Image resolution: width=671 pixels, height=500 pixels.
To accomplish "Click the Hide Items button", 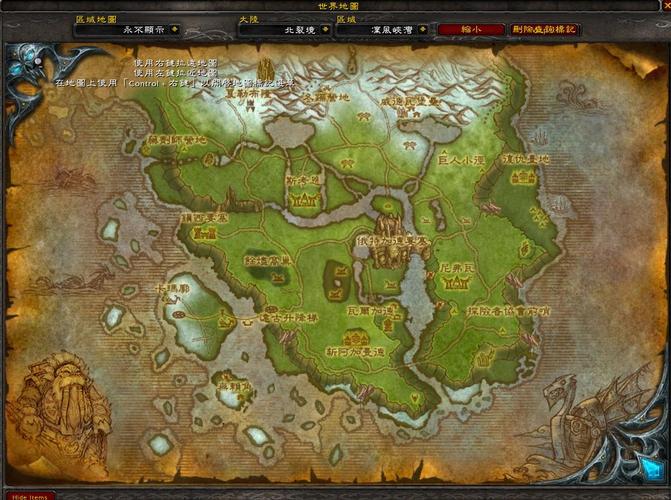I will click(x=28, y=496).
